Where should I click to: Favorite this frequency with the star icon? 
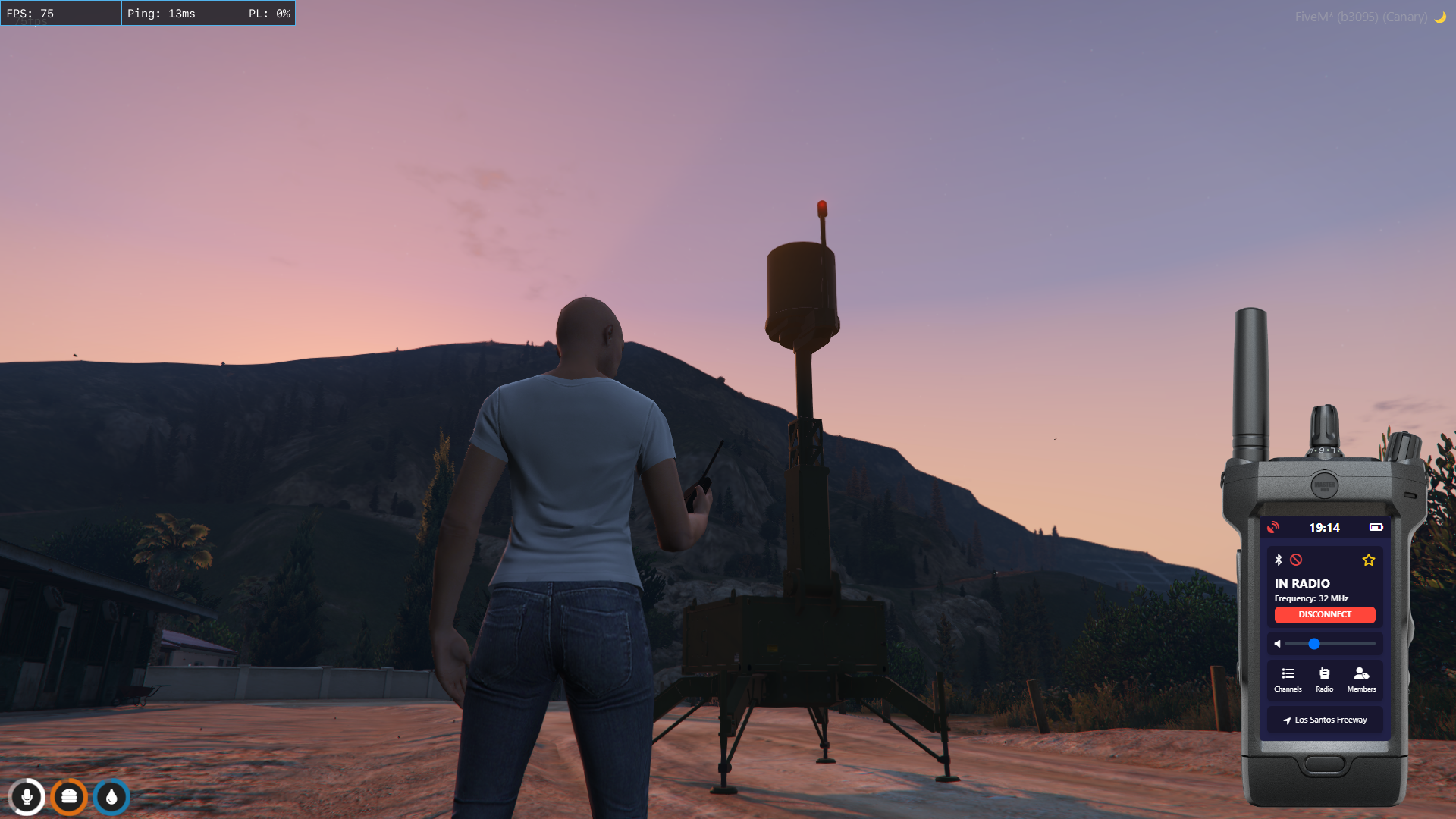[x=1368, y=560]
